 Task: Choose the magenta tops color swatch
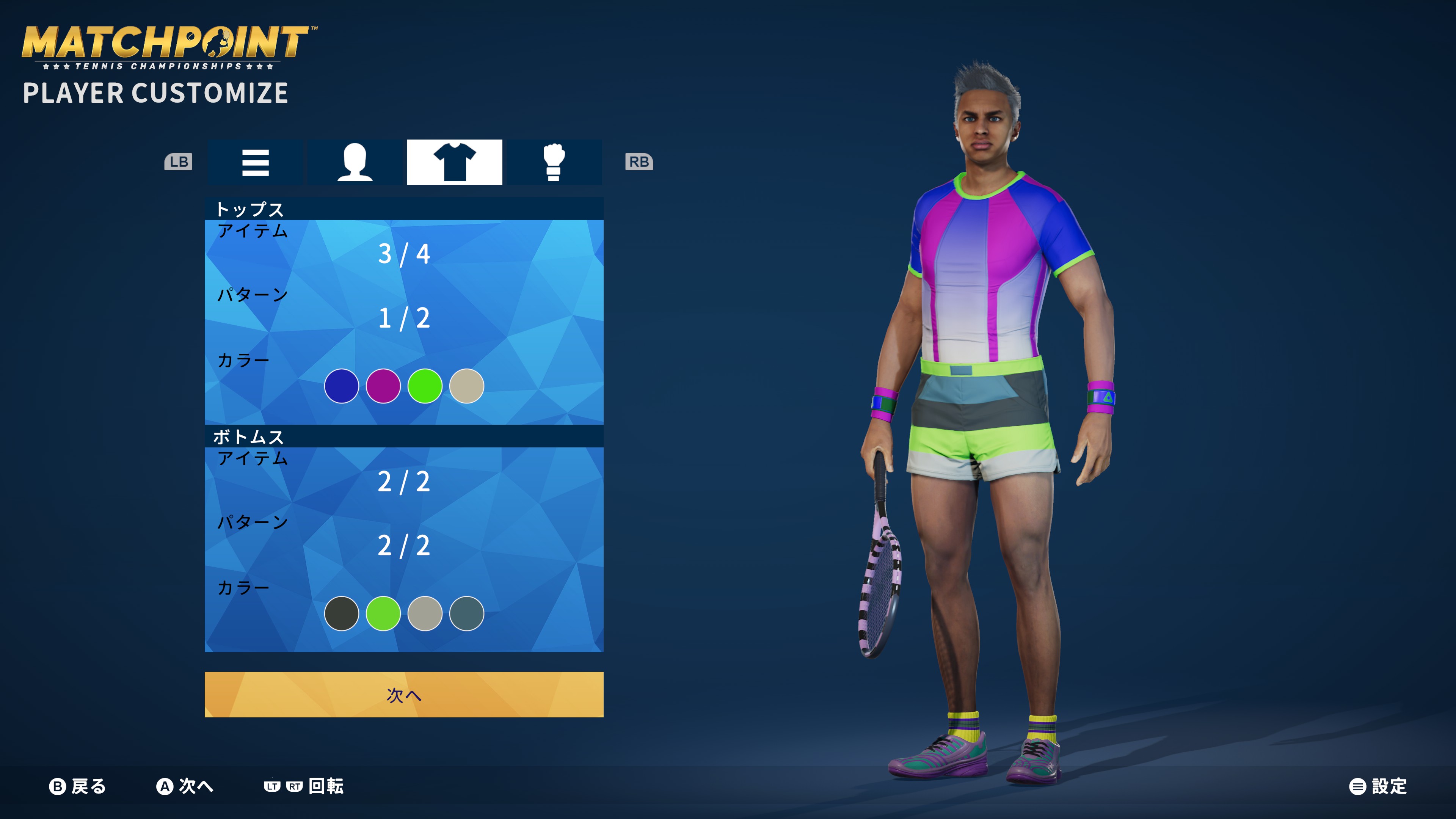tap(383, 386)
